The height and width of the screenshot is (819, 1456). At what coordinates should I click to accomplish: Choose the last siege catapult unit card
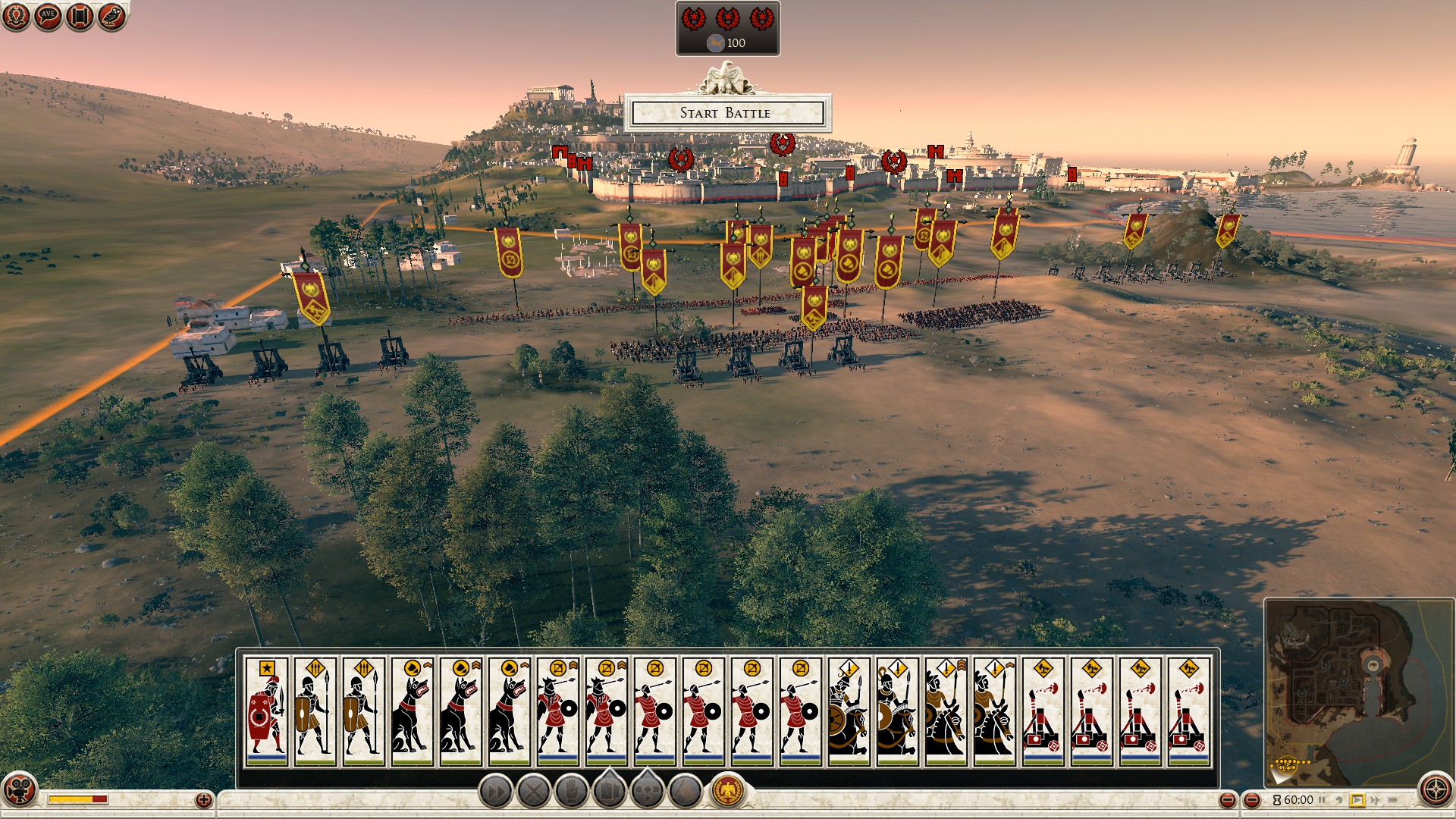click(x=1188, y=711)
